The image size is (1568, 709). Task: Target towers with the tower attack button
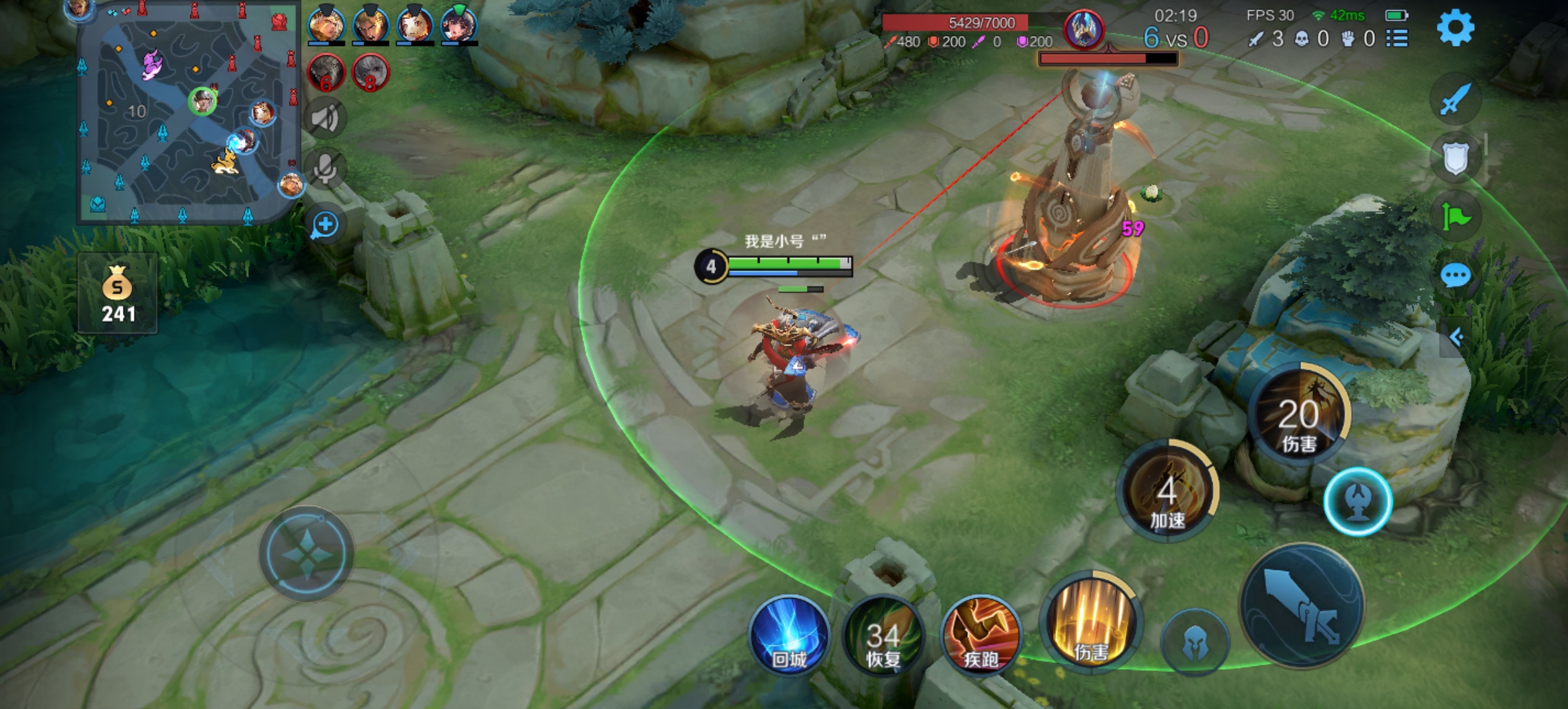[x=1357, y=502]
